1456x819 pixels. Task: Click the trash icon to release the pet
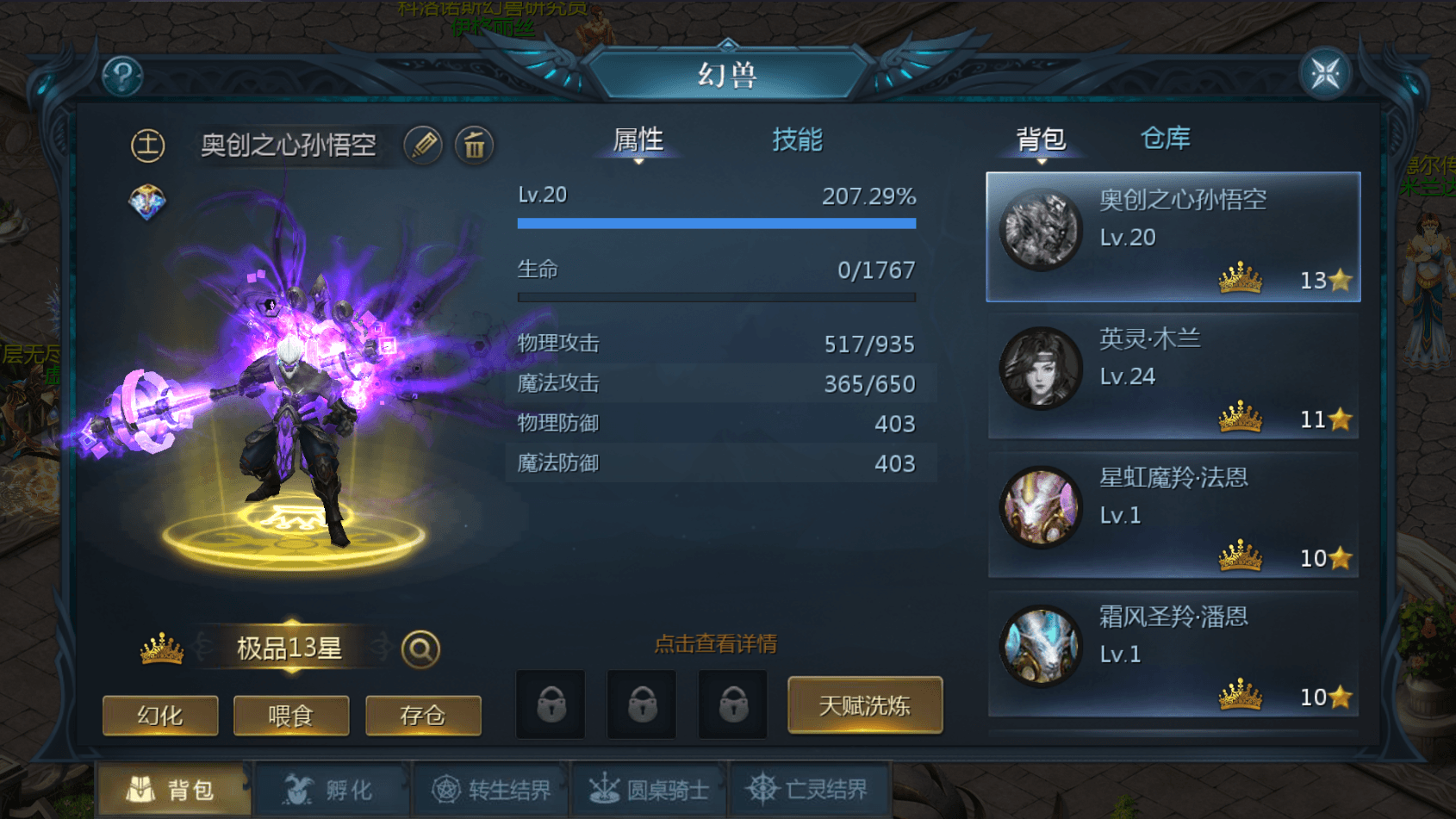click(475, 146)
